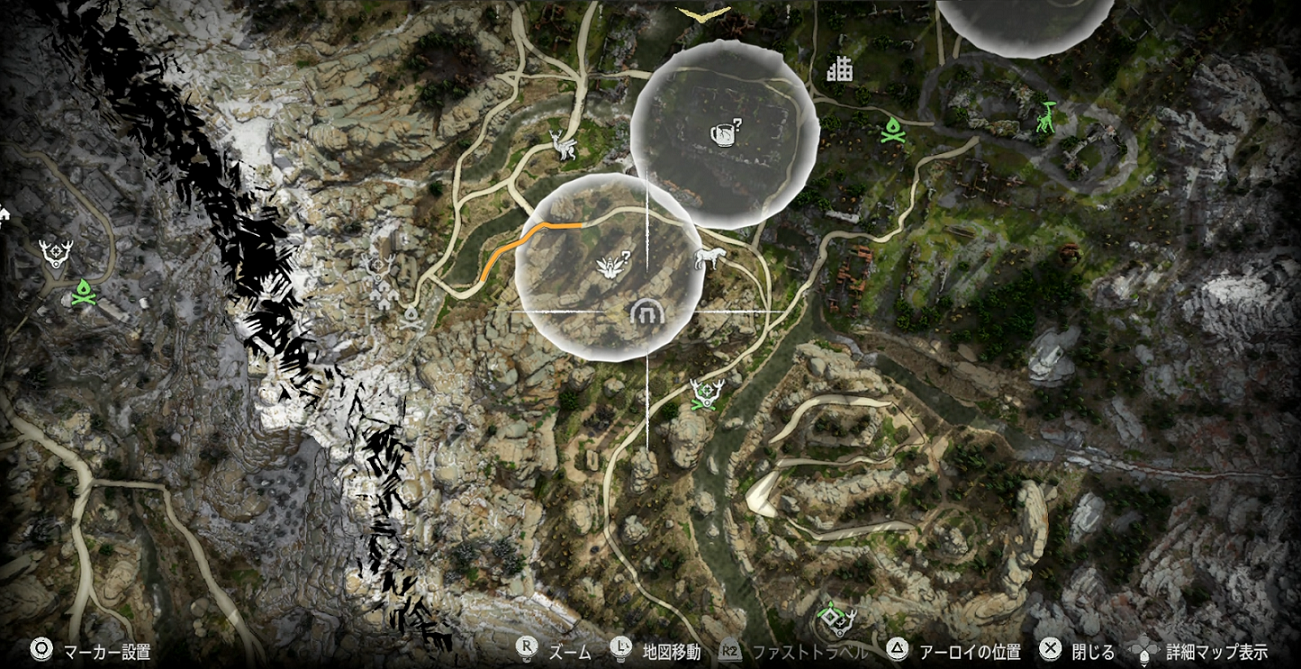The height and width of the screenshot is (669, 1301).
Task: Select the unknown machine site marker
Action: pos(611,264)
